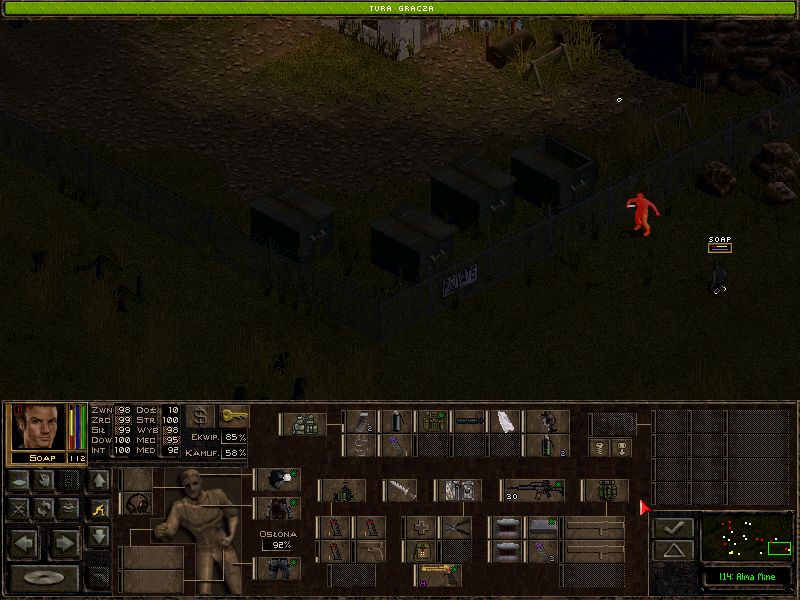Select the next merc right arrow
This screenshot has height=600, width=800.
coord(63,543)
